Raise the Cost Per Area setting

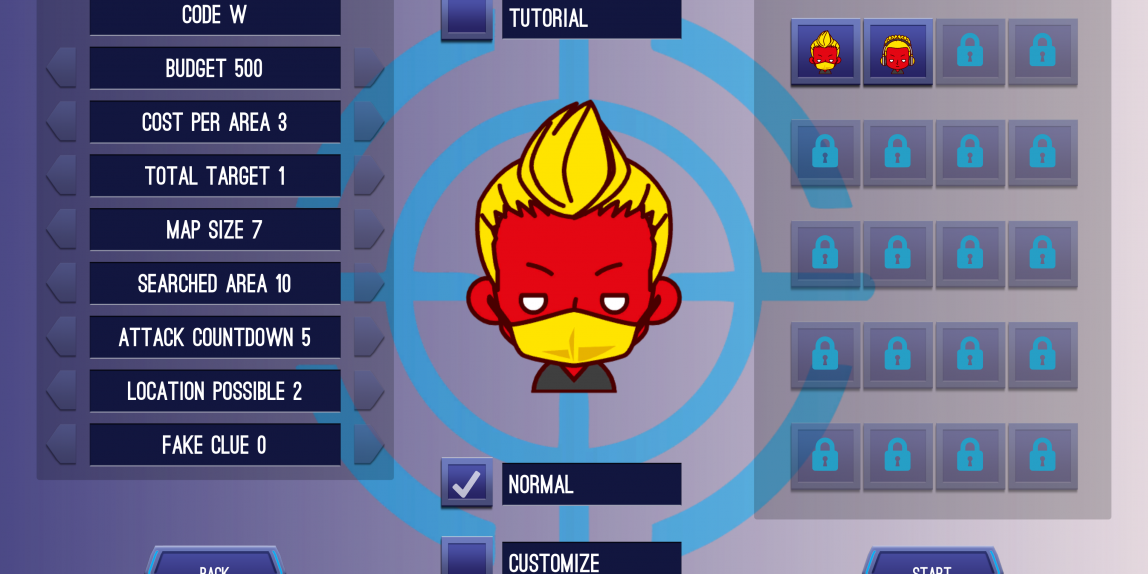coord(368,122)
